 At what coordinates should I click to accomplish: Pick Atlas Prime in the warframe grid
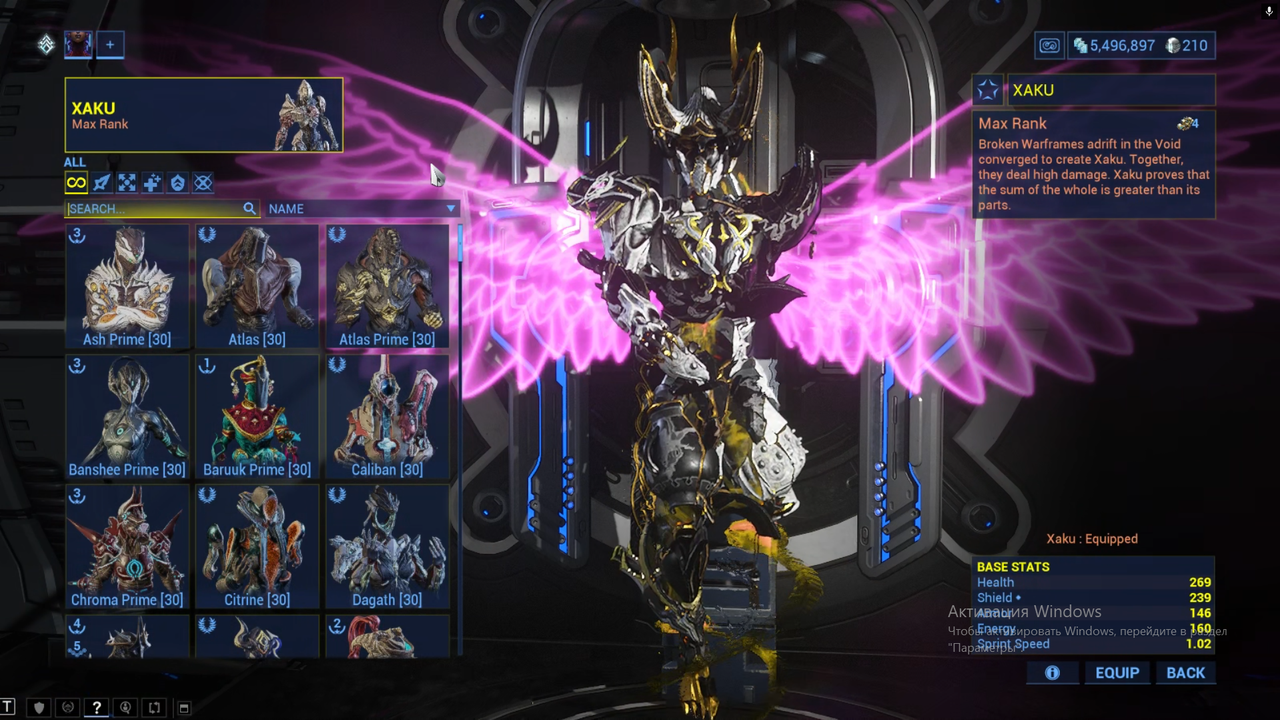coord(387,286)
